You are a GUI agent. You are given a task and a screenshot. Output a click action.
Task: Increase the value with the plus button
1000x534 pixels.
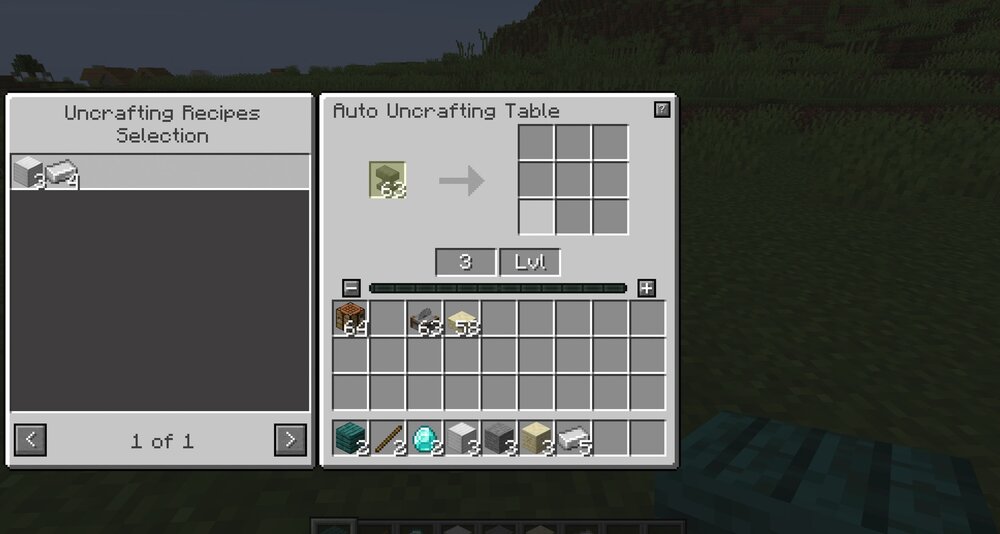646,288
